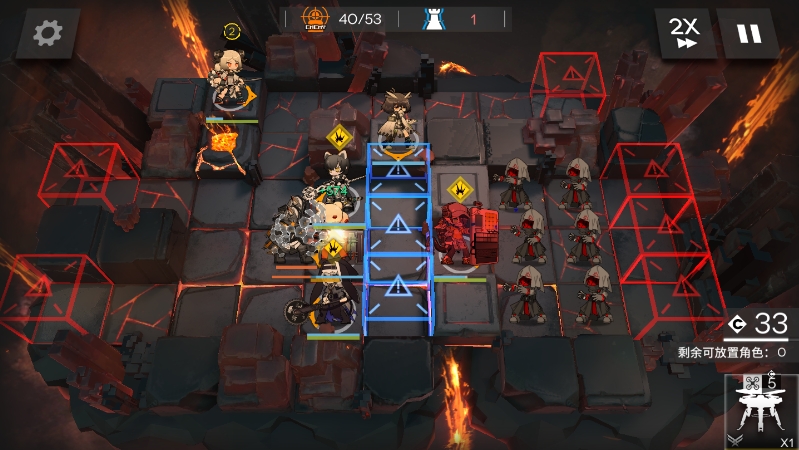
Task: Open the settings gear menu
Action: coord(47,33)
